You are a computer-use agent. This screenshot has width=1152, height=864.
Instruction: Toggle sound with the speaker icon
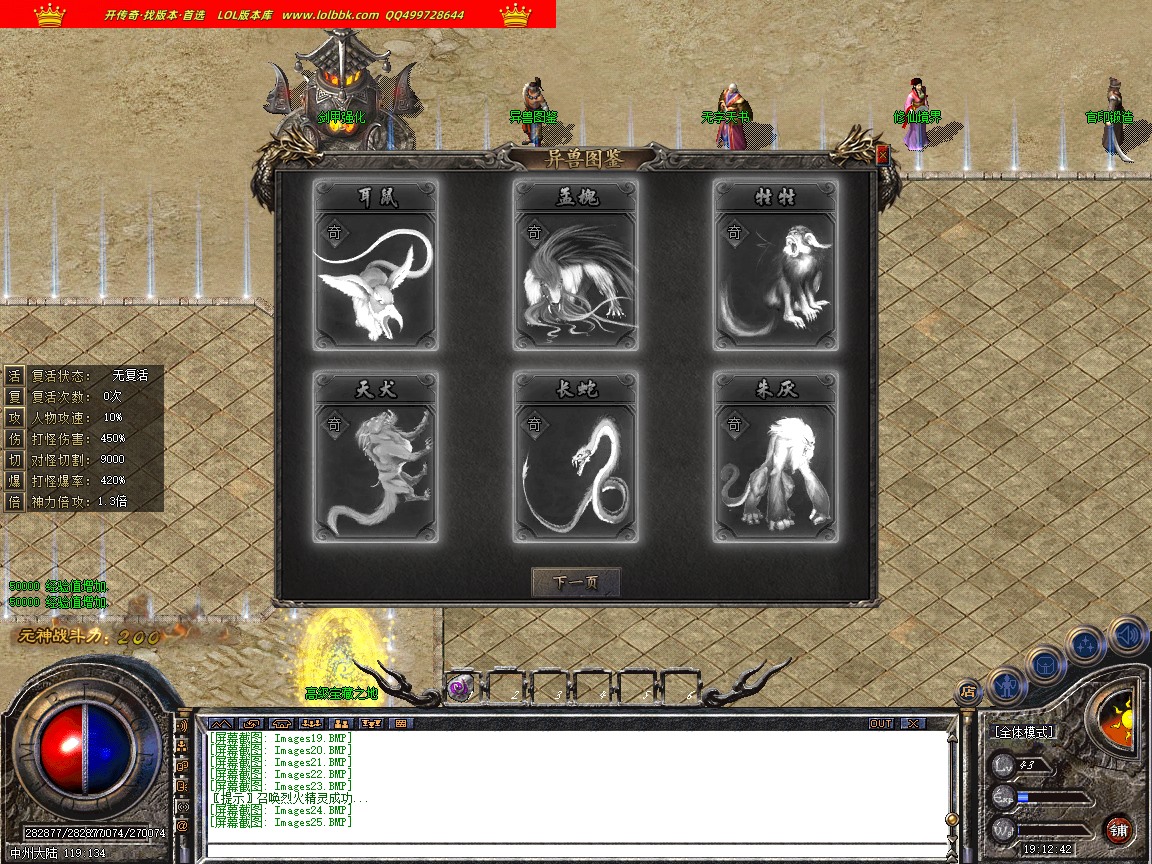[x=1127, y=634]
